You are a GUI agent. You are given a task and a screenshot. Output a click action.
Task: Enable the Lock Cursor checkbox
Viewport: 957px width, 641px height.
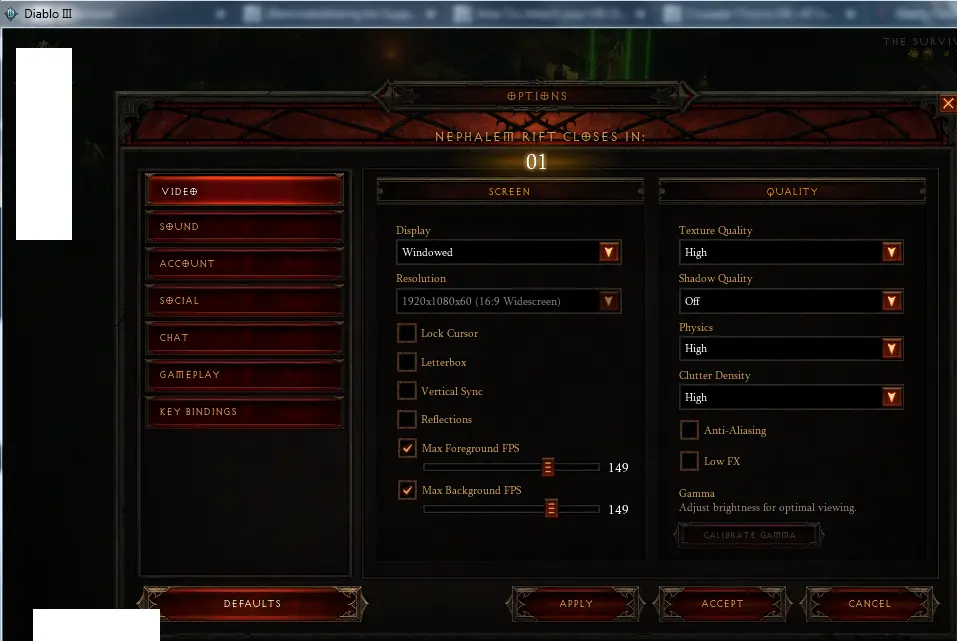407,333
